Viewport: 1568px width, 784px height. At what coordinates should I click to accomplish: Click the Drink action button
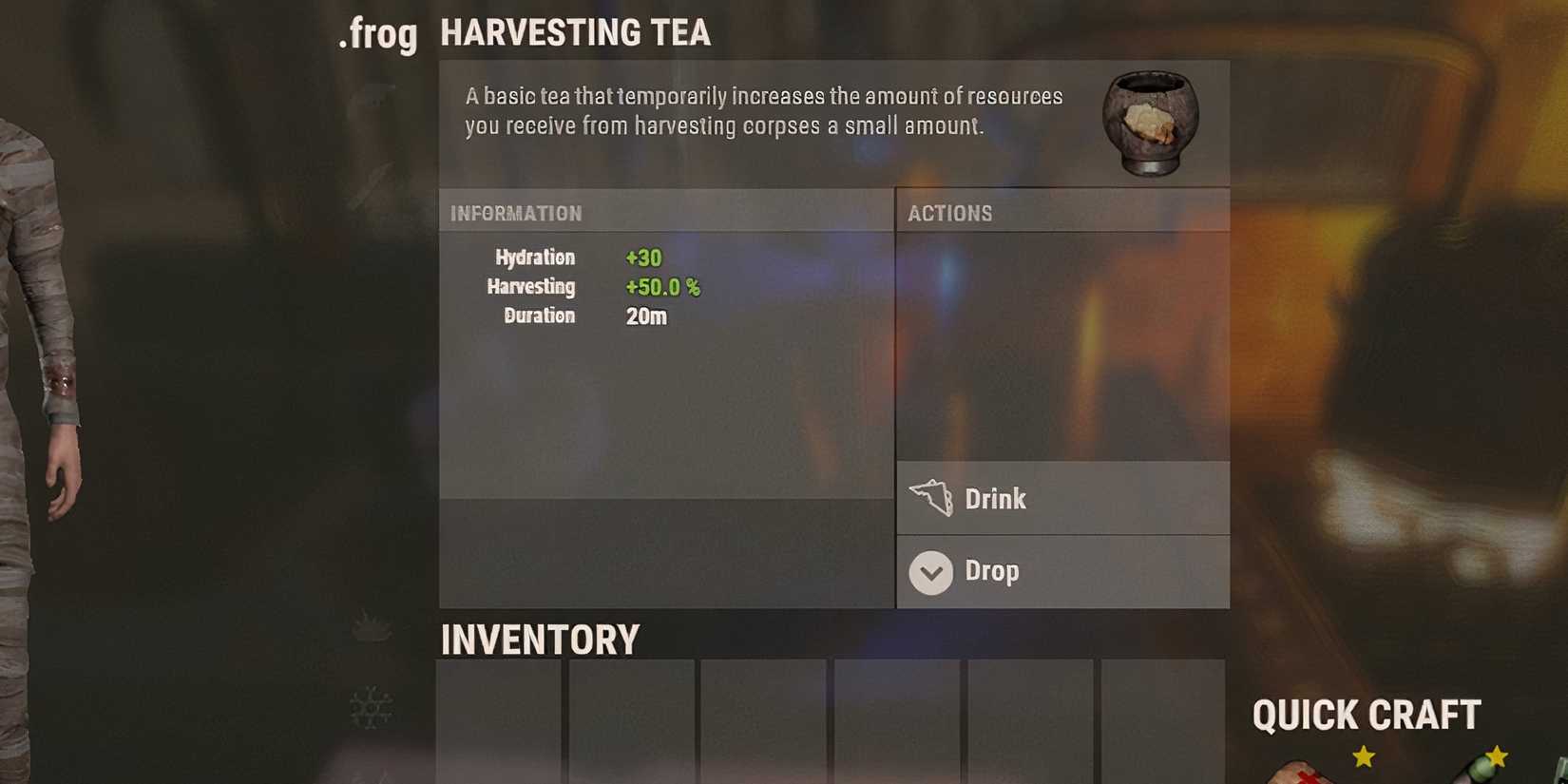click(1062, 498)
